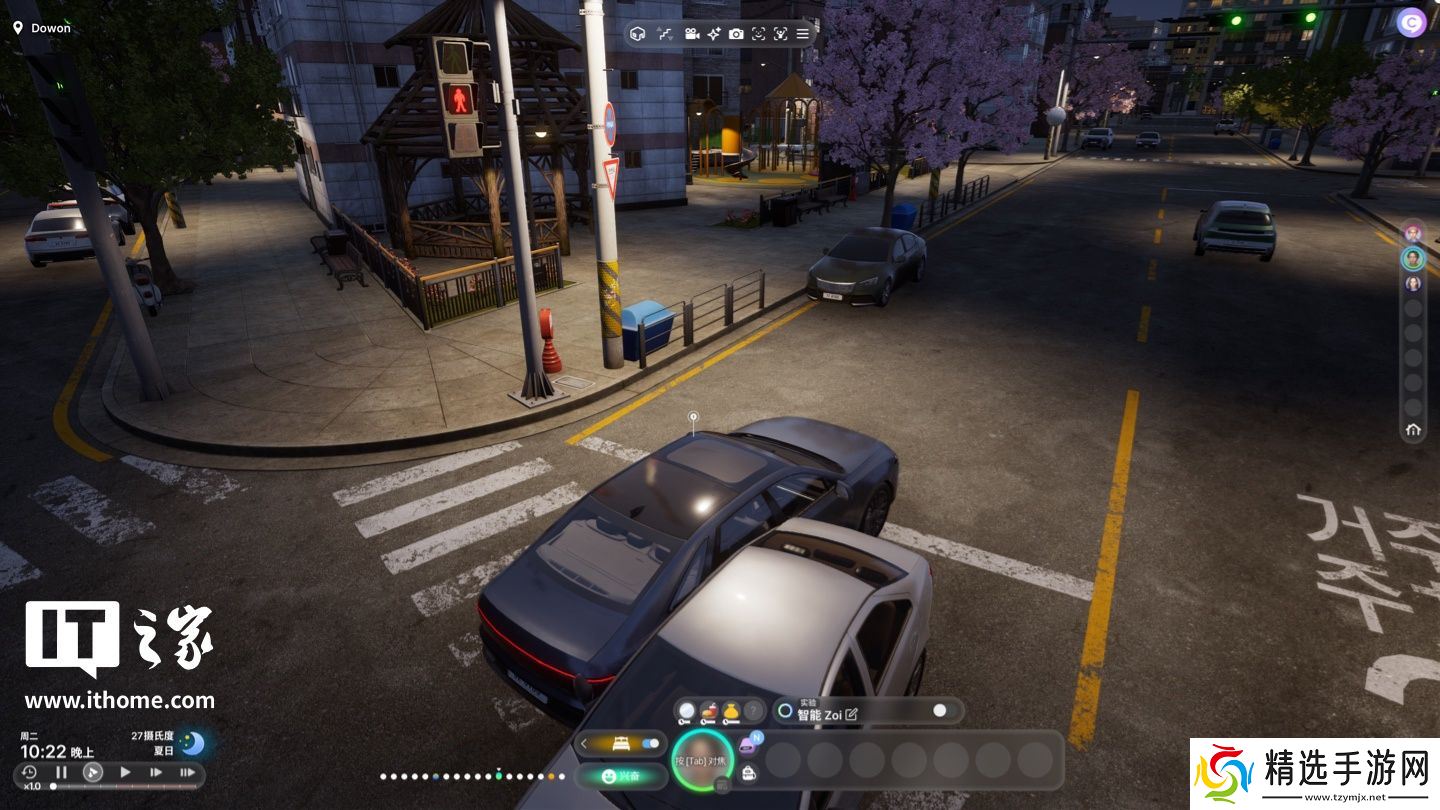Select the build mode cube icon
Screen dimensions: 1440x810
tap(638, 34)
